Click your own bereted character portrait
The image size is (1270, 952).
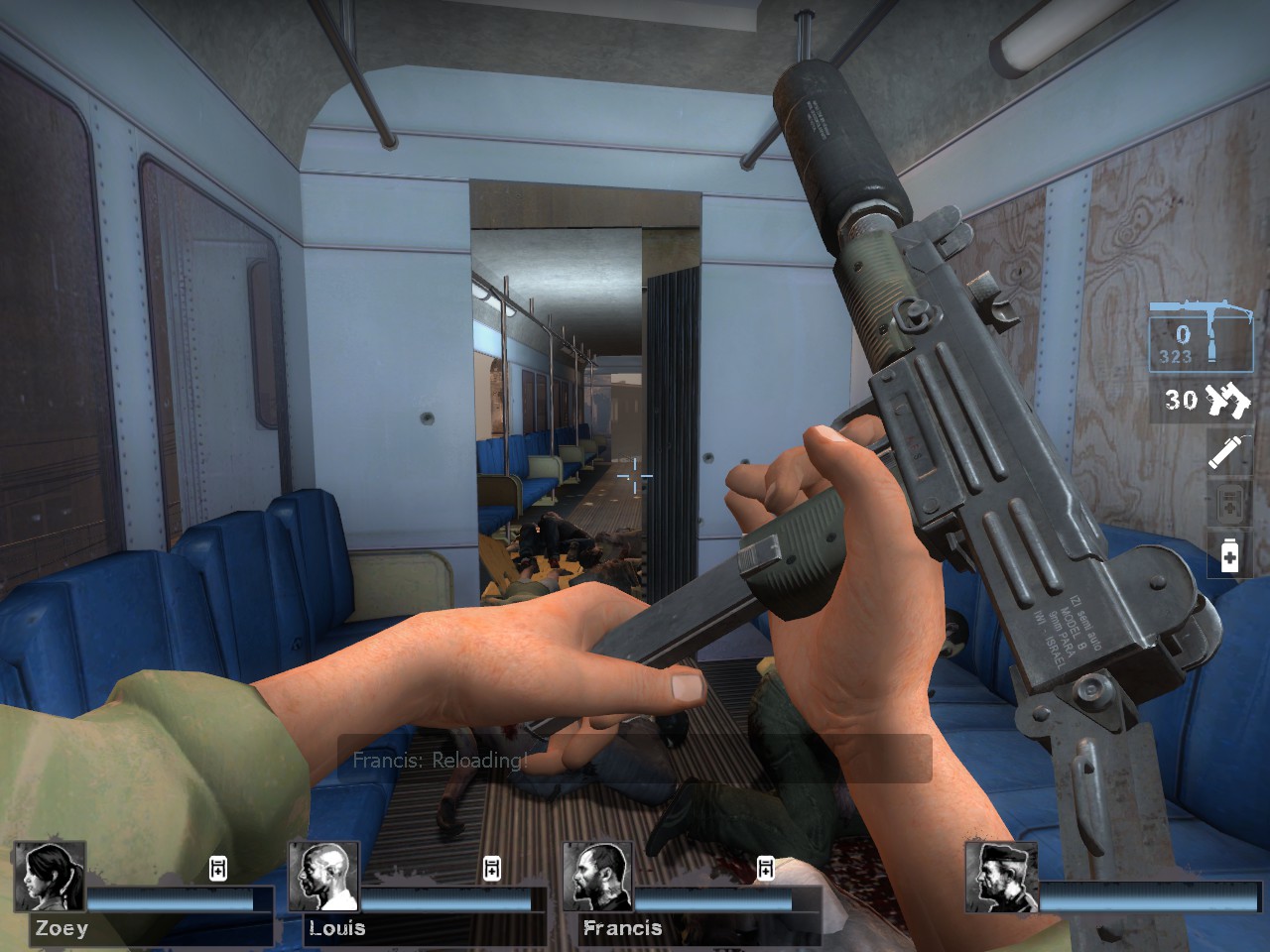coord(1001,877)
